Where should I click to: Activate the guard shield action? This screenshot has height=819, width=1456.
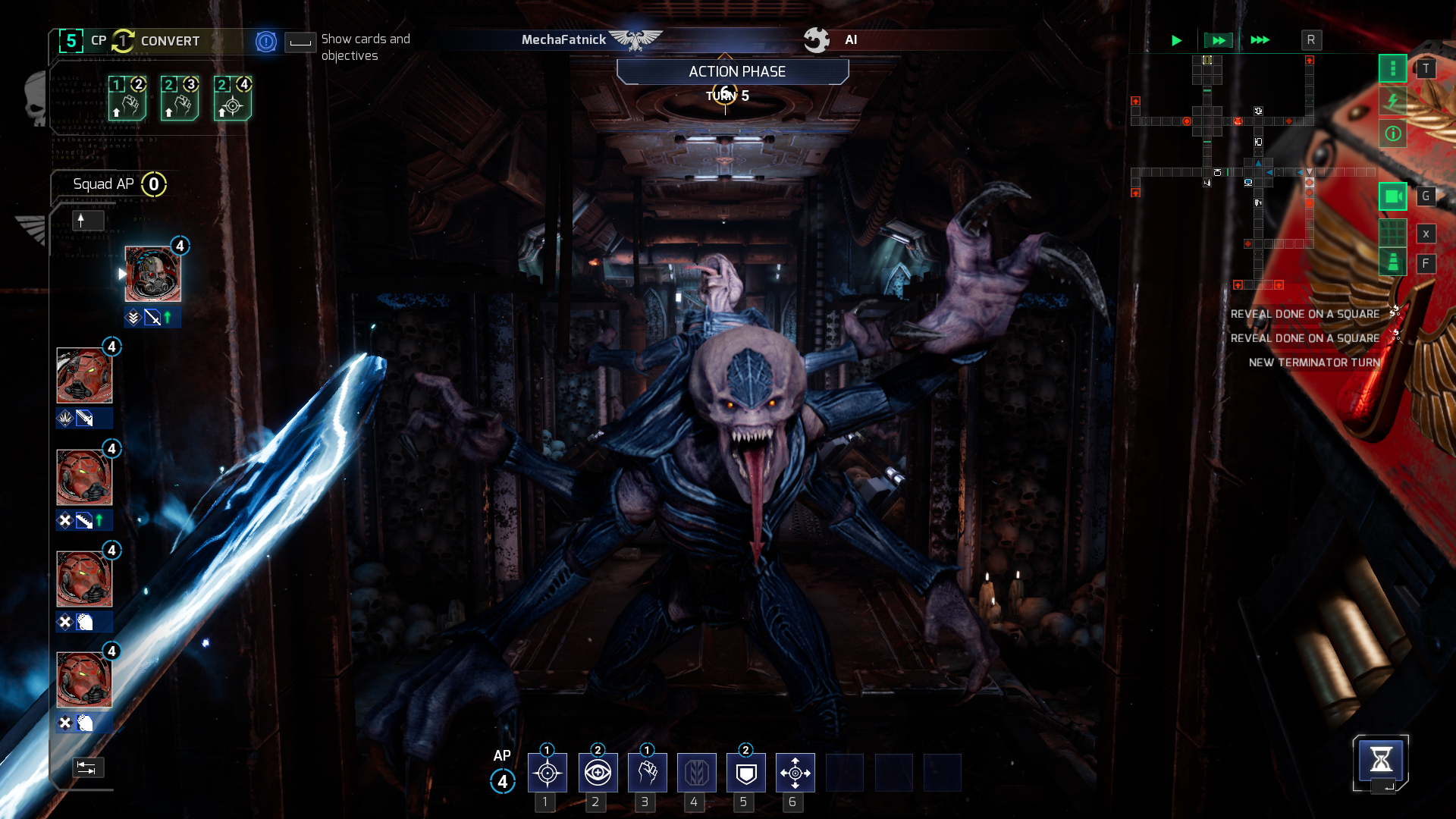point(745,773)
